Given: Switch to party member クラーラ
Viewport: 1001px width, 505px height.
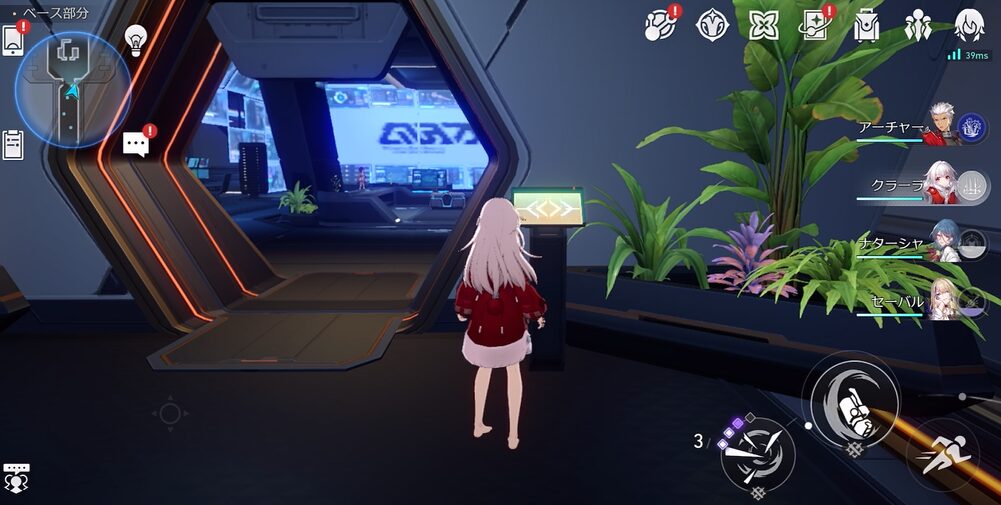Looking at the screenshot, I should click(x=940, y=183).
